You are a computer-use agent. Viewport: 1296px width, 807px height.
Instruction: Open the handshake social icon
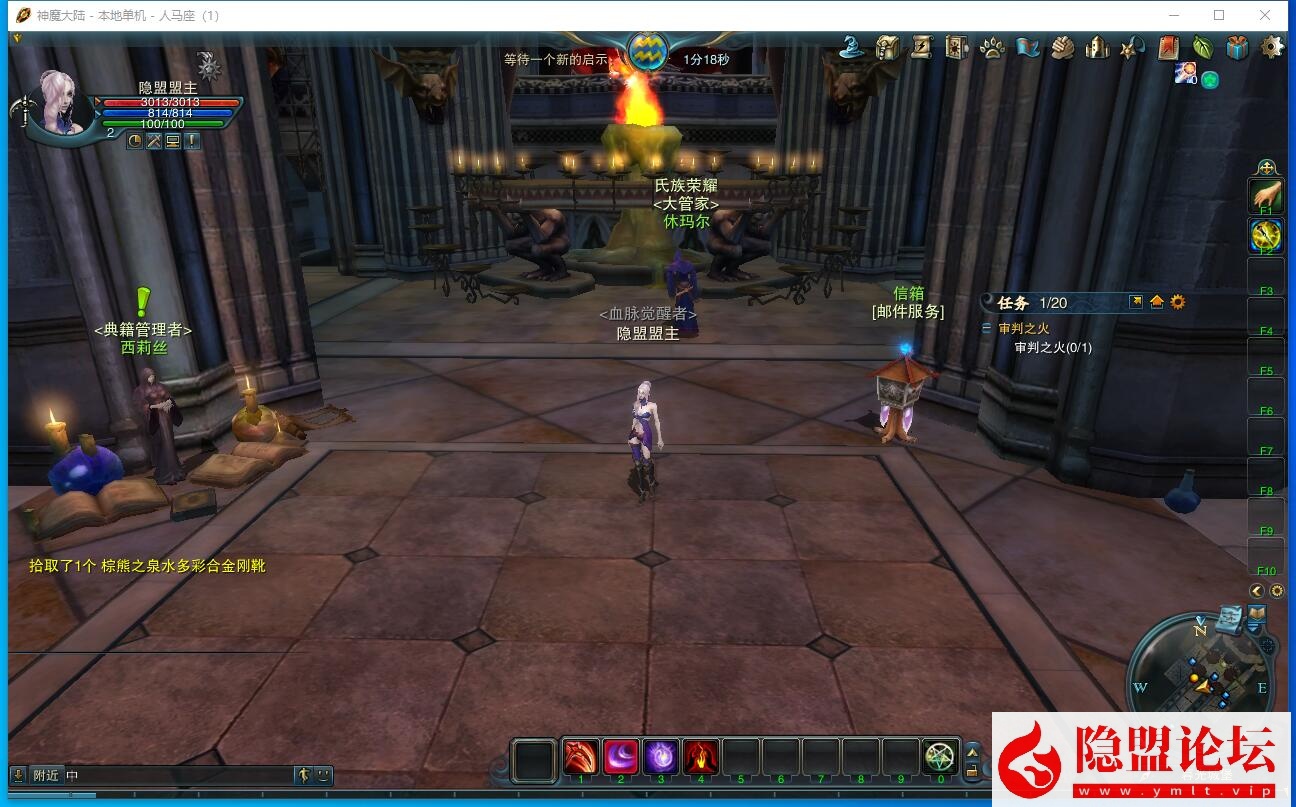tap(1062, 47)
